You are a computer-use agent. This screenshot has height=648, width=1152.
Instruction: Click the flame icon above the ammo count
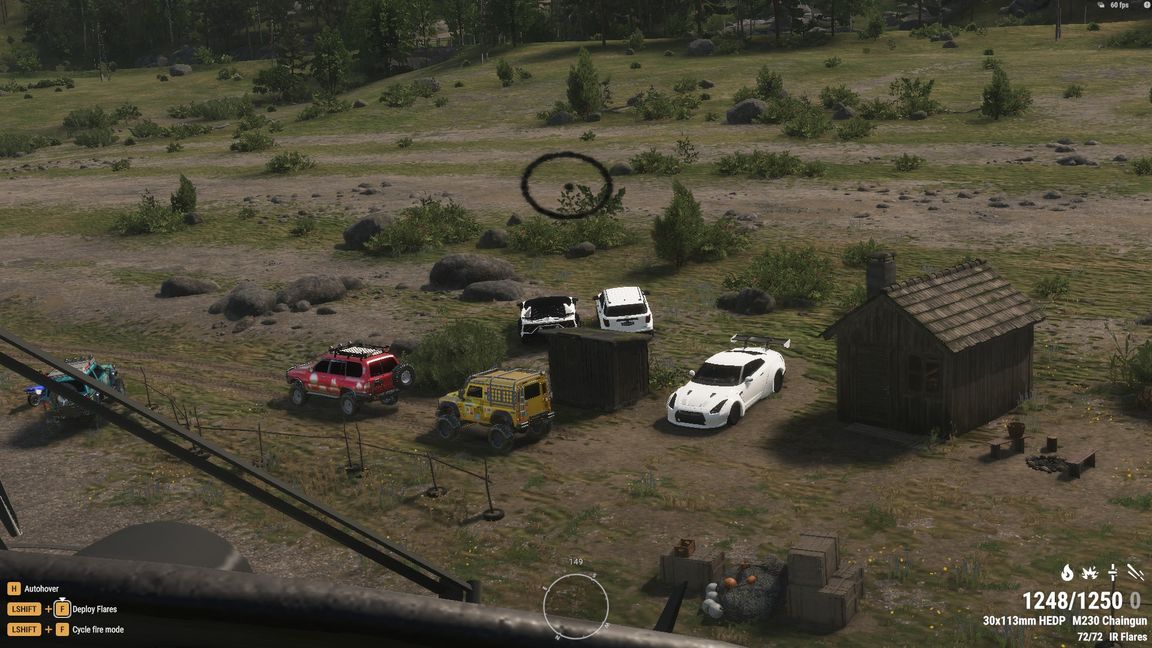1067,573
